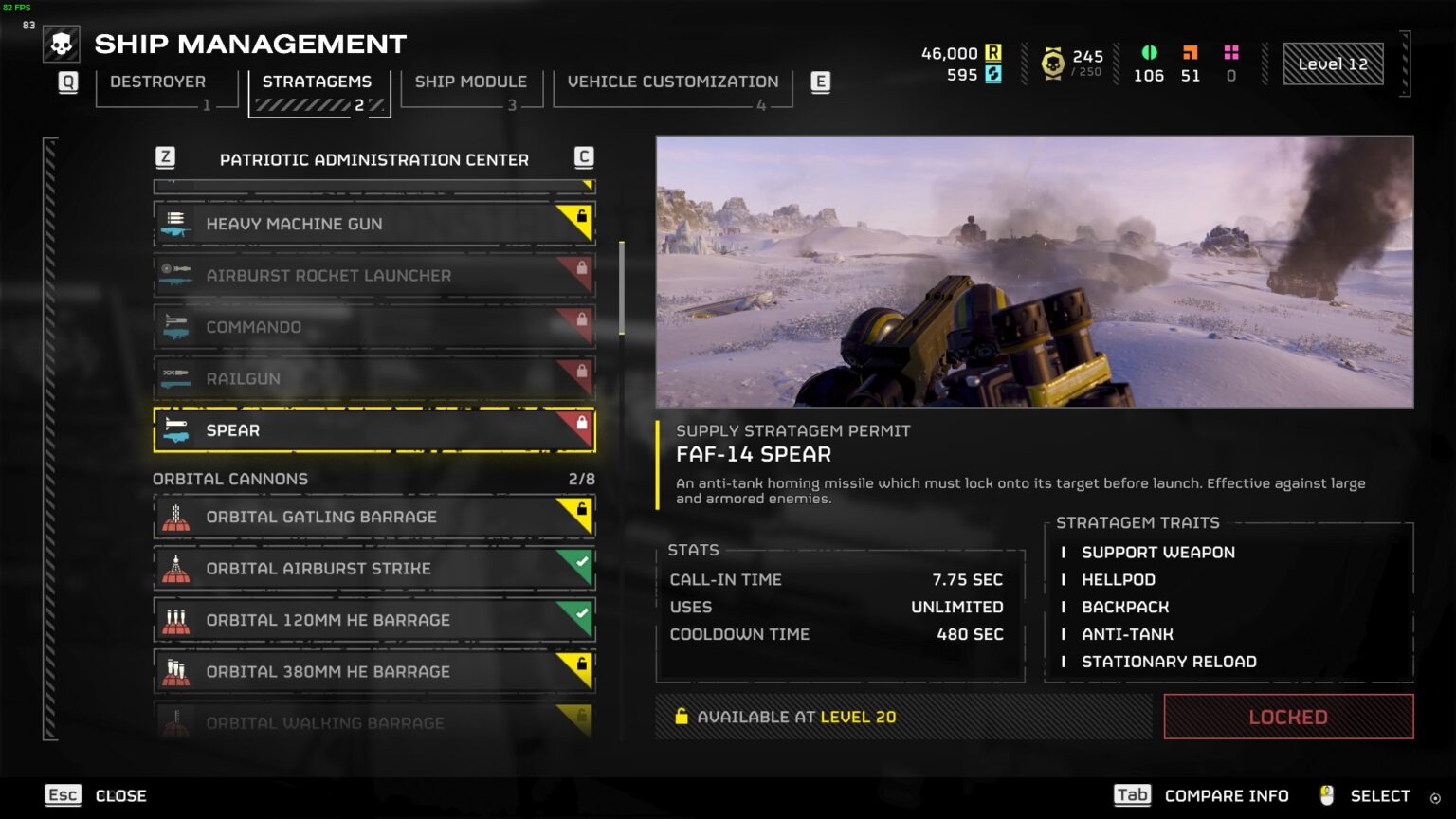Image resolution: width=1456 pixels, height=819 pixels.
Task: Click the Locked purchase button
Action: click(1288, 717)
